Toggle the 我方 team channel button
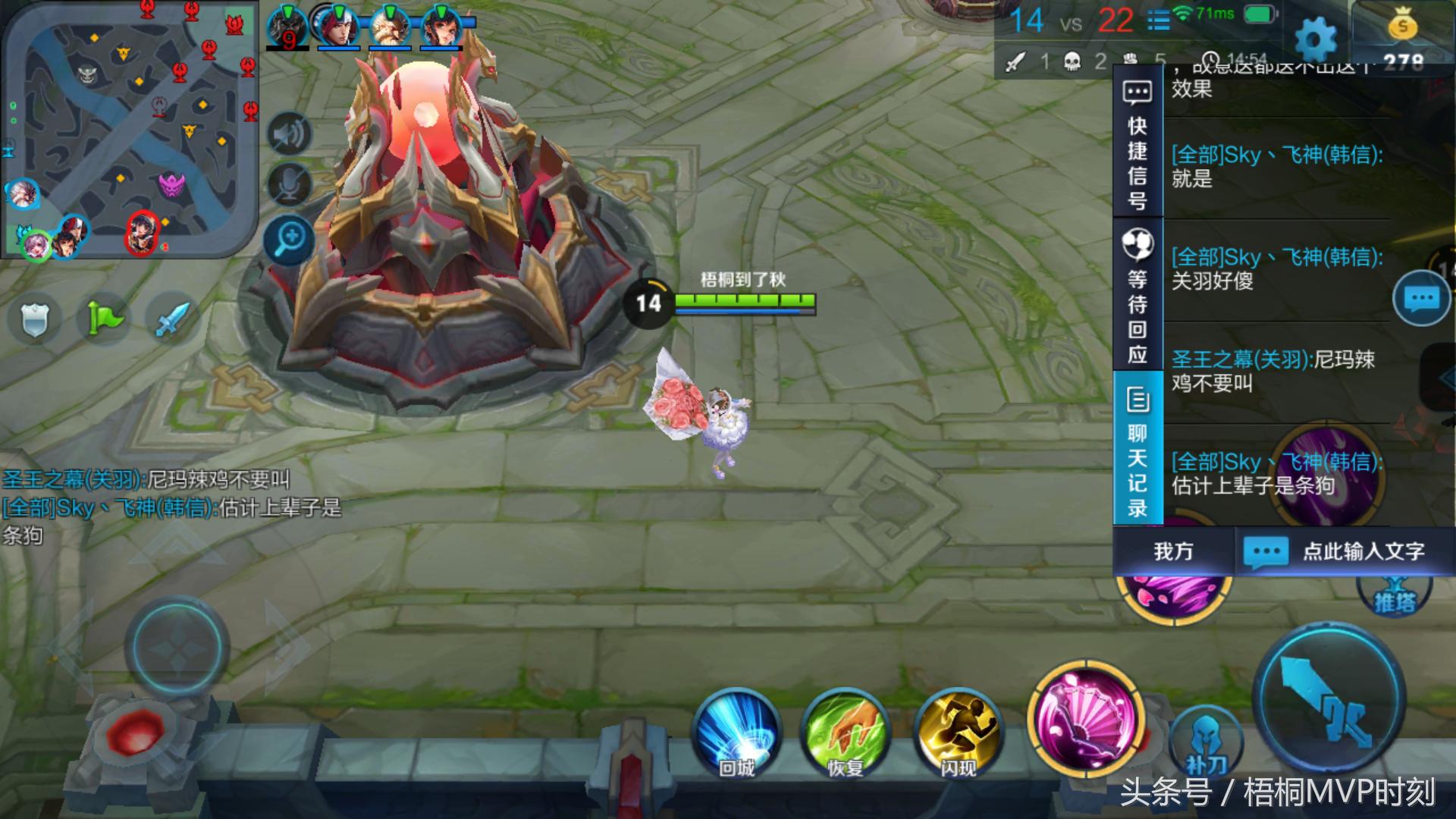Image resolution: width=1456 pixels, height=819 pixels. coord(1173,551)
